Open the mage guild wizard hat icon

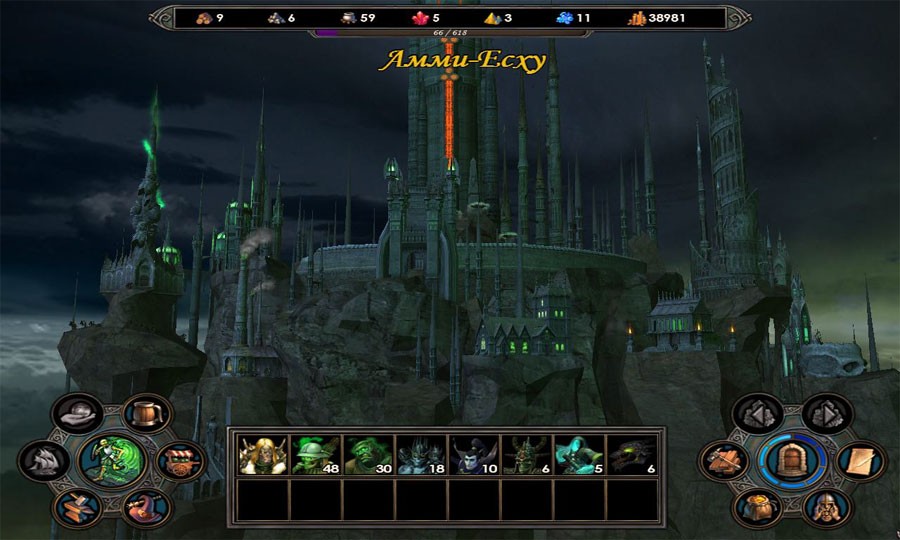pos(146,508)
